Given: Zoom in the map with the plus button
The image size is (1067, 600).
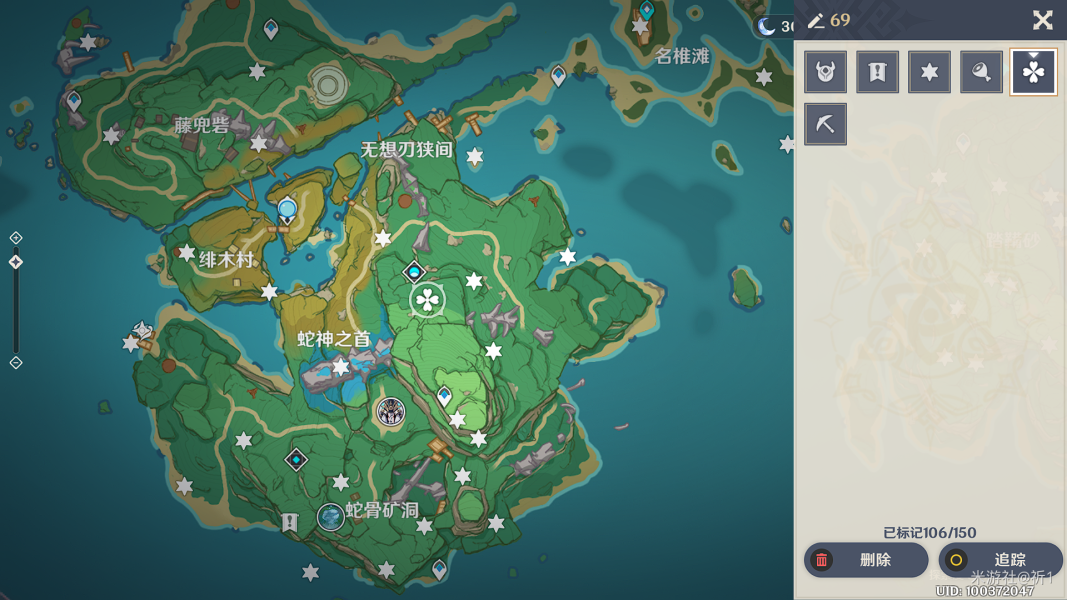Looking at the screenshot, I should [x=16, y=238].
